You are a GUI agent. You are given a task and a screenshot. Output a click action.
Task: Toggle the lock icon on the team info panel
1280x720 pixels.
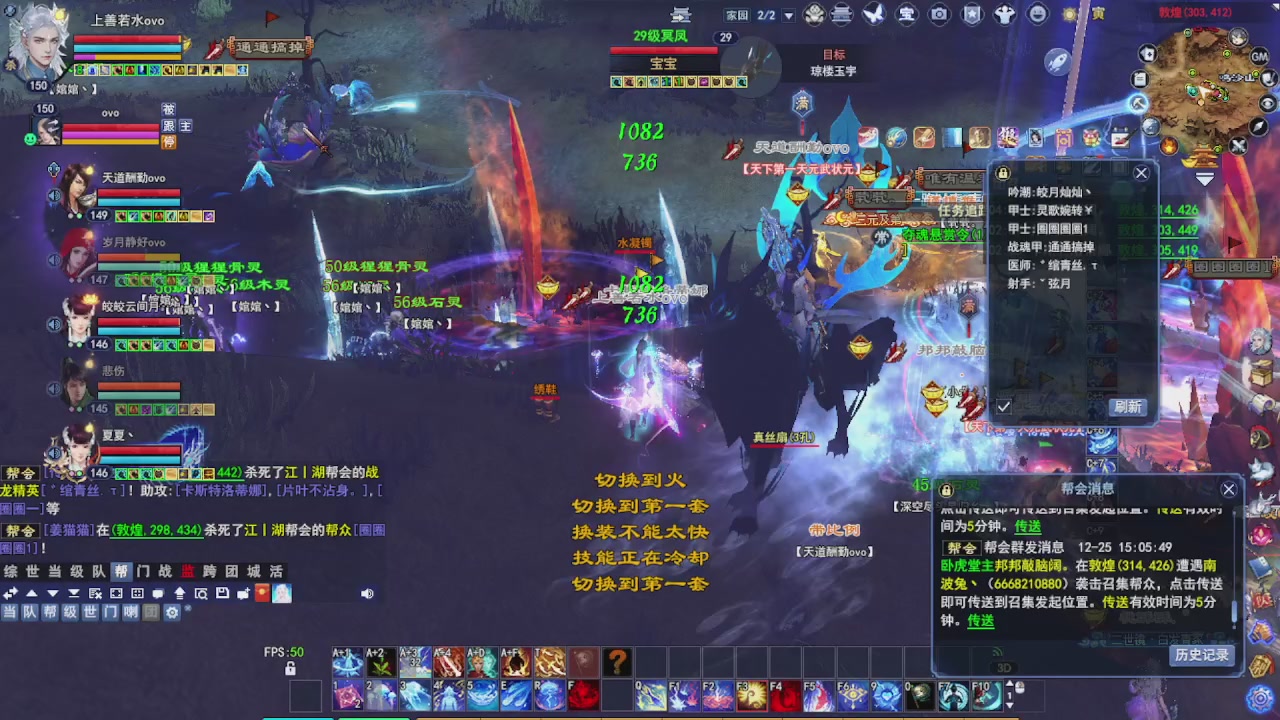pyautogui.click(x=1002, y=172)
